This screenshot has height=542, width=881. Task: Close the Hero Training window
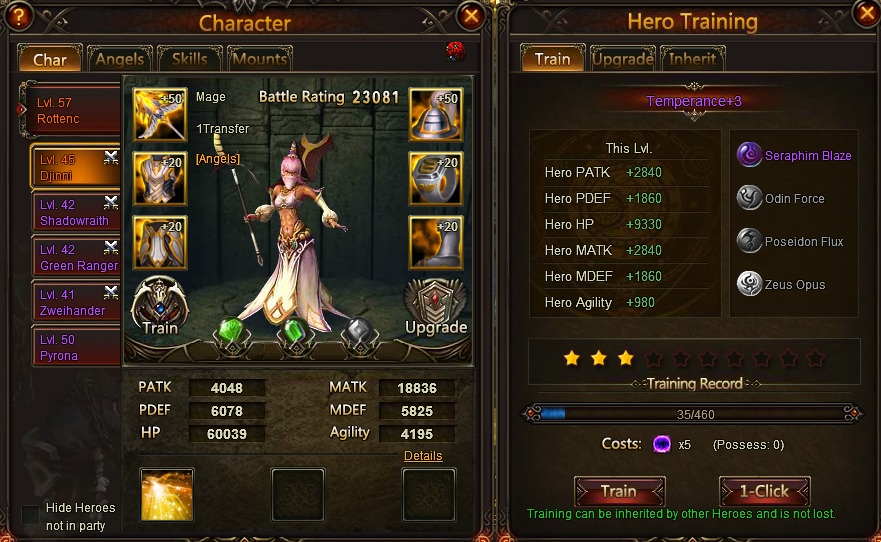(866, 12)
